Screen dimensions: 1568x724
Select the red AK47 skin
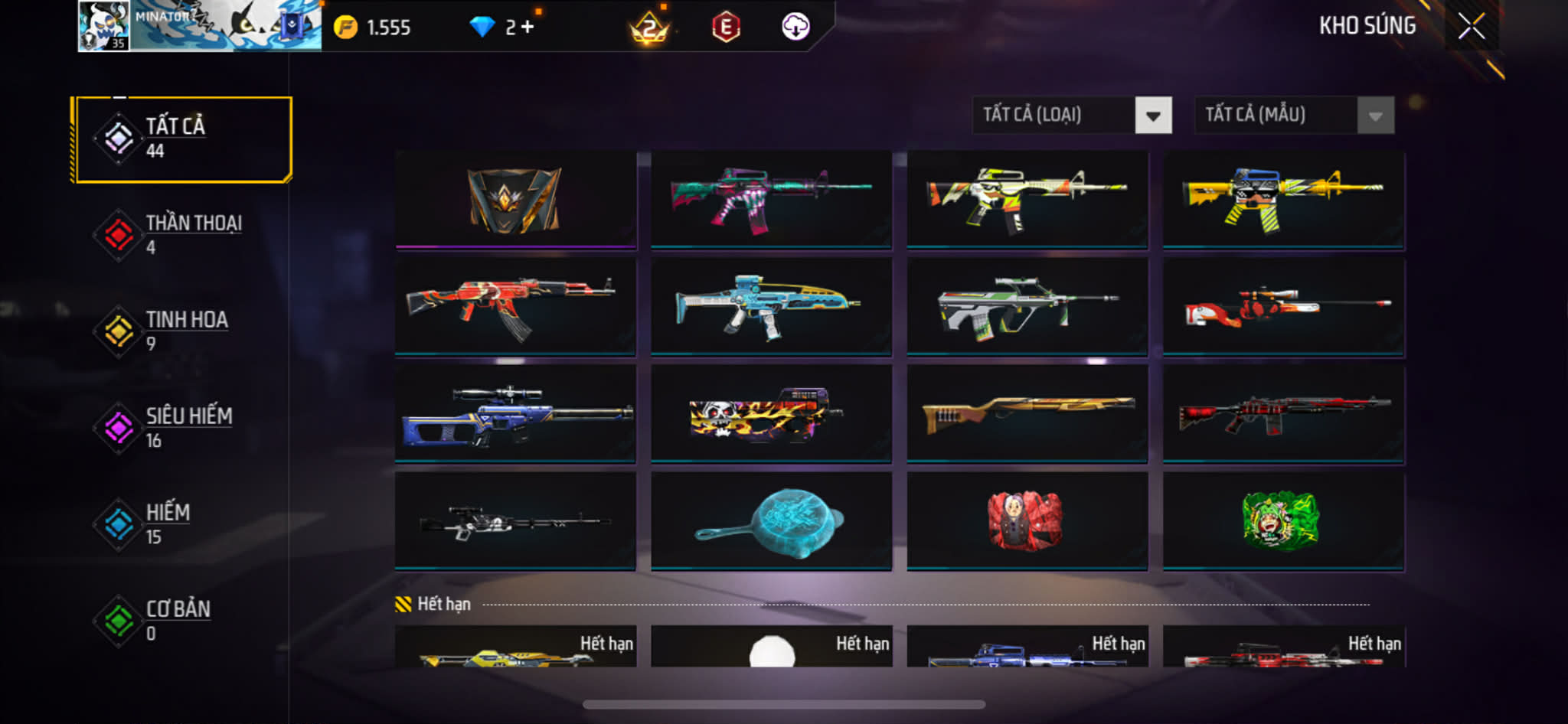click(515, 306)
